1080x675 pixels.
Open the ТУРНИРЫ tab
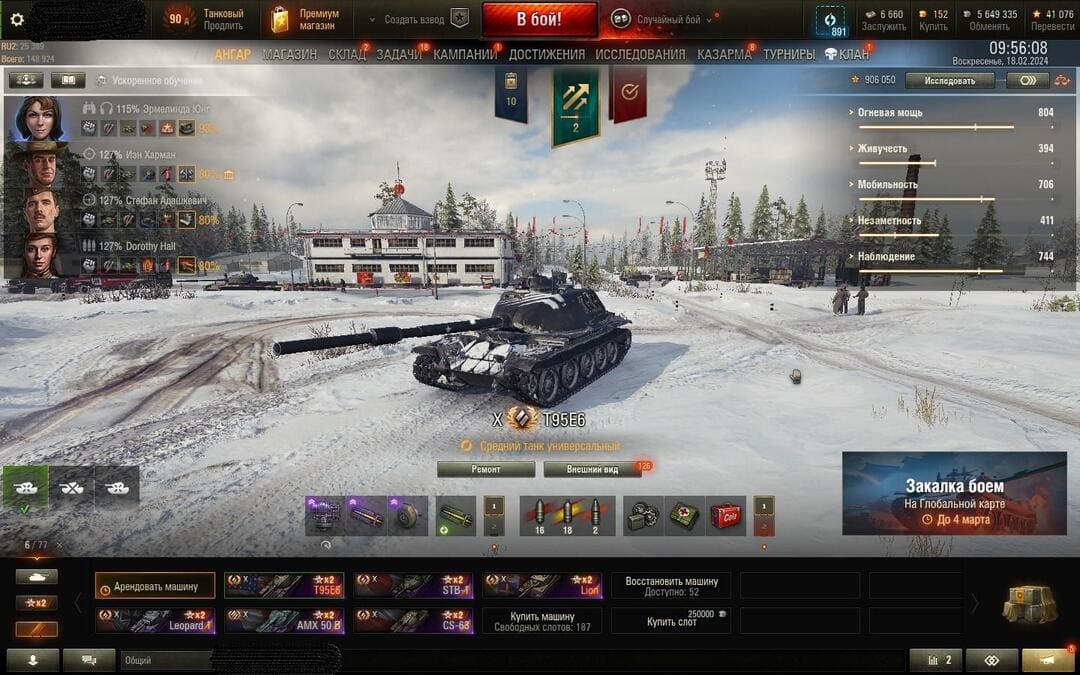789,54
